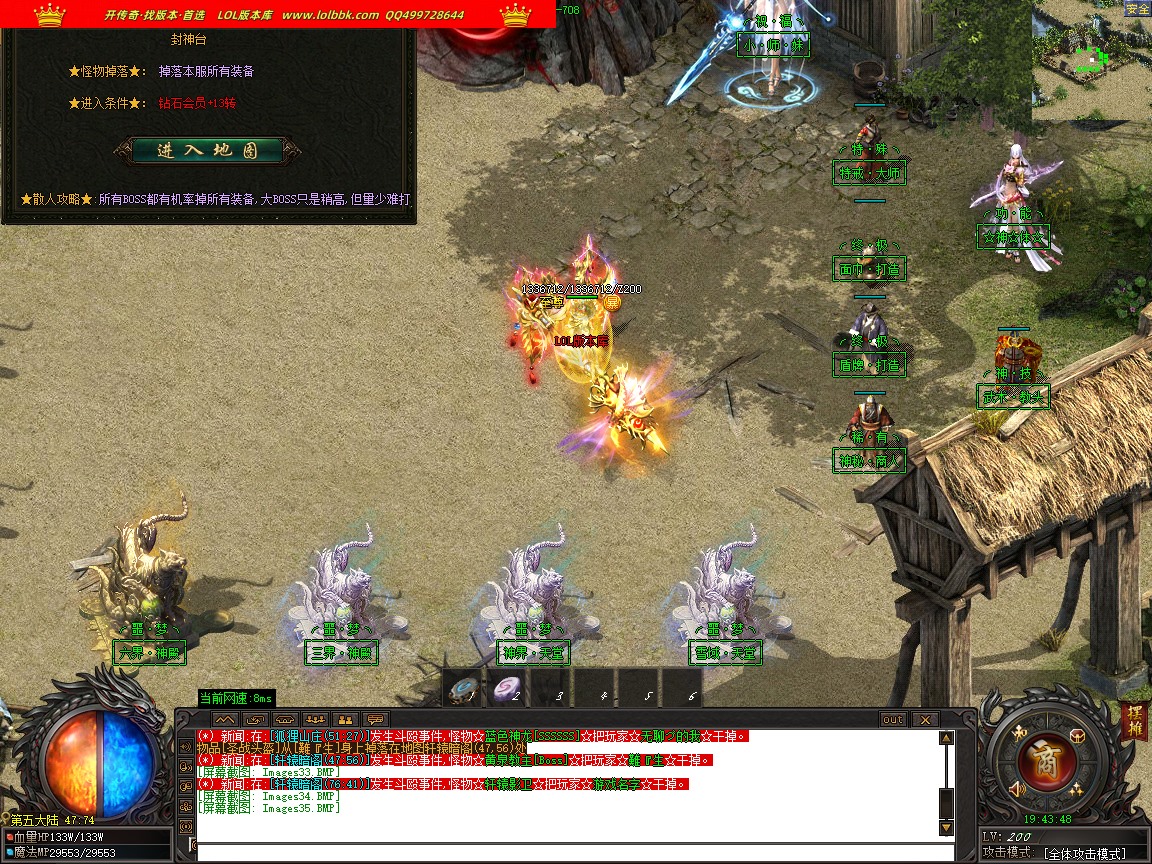Screen dimensions: 1152x864
Task: Toggle sound with the speaker icon
Action: click(x=1017, y=790)
